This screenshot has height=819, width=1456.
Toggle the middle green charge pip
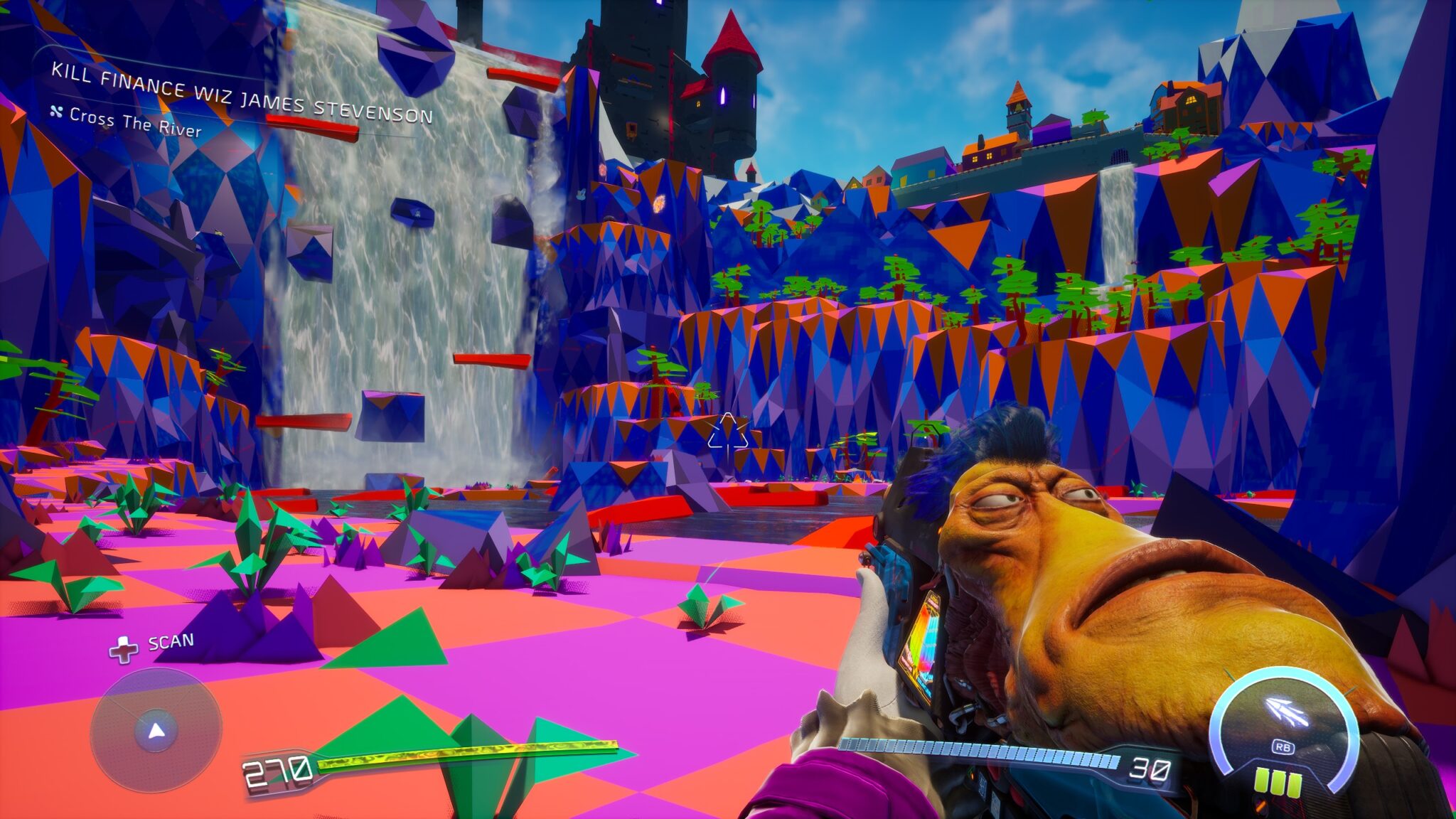1278,783
